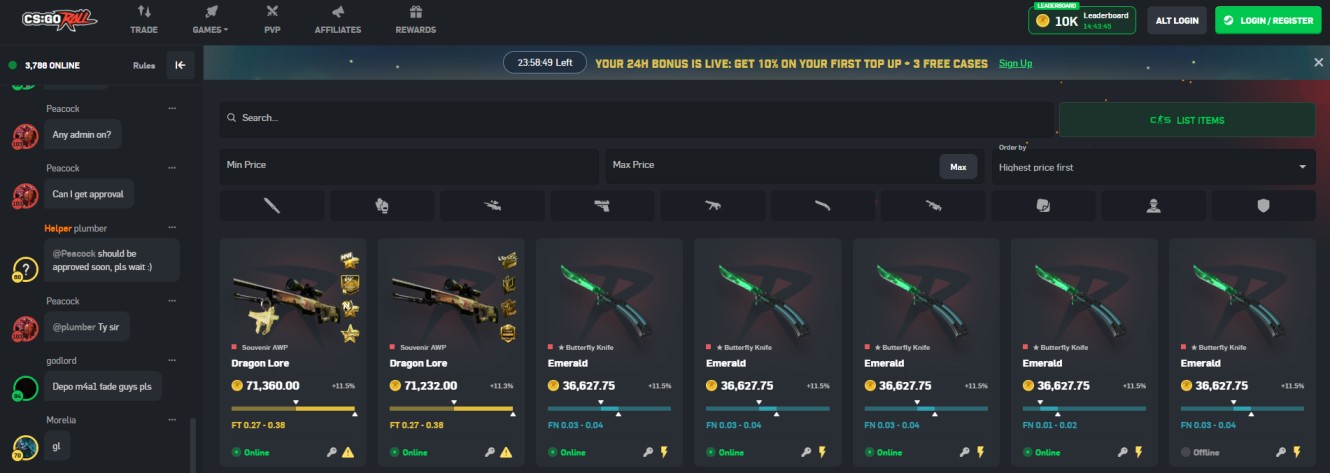
Task: Set max price with the Max button
Action: point(957,166)
